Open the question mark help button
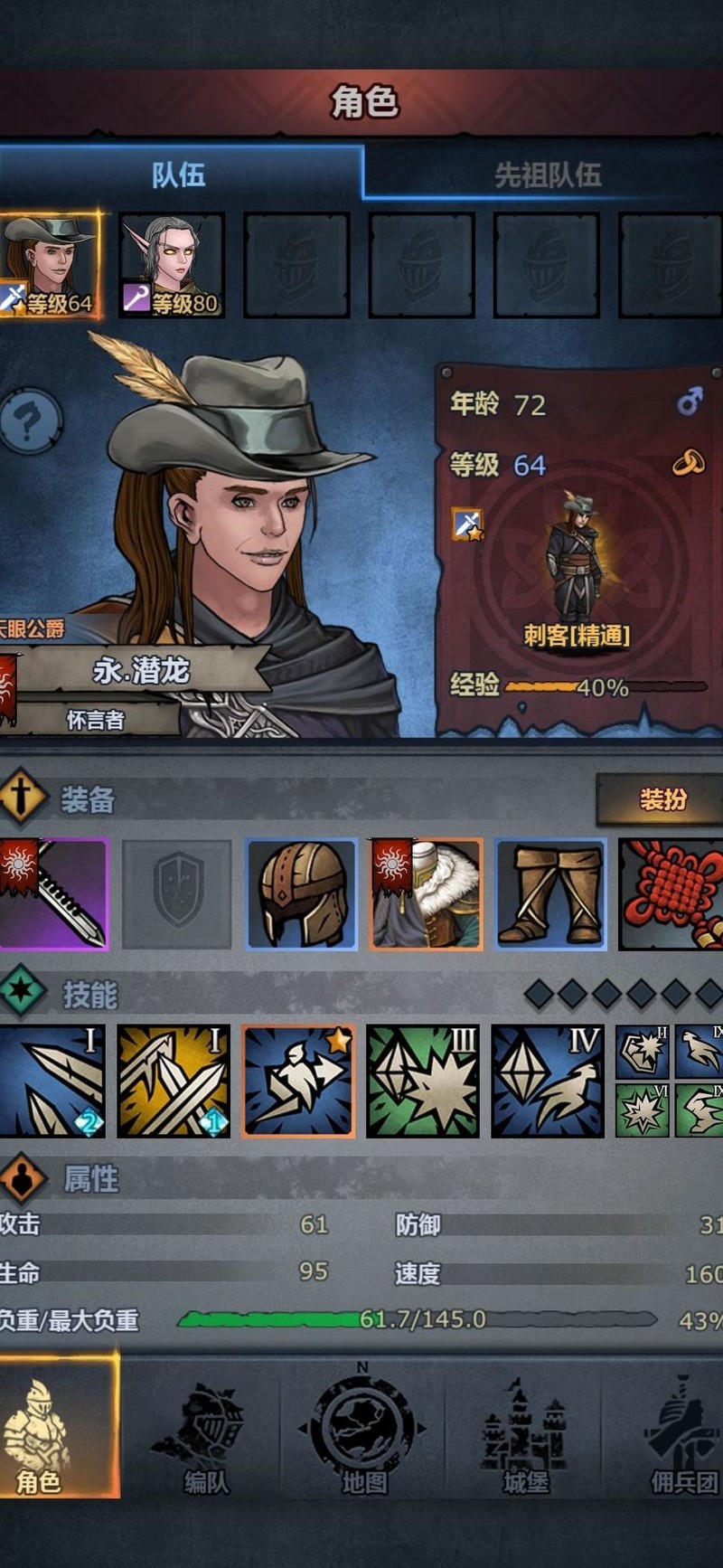Image resolution: width=723 pixels, height=1568 pixels. [31, 420]
